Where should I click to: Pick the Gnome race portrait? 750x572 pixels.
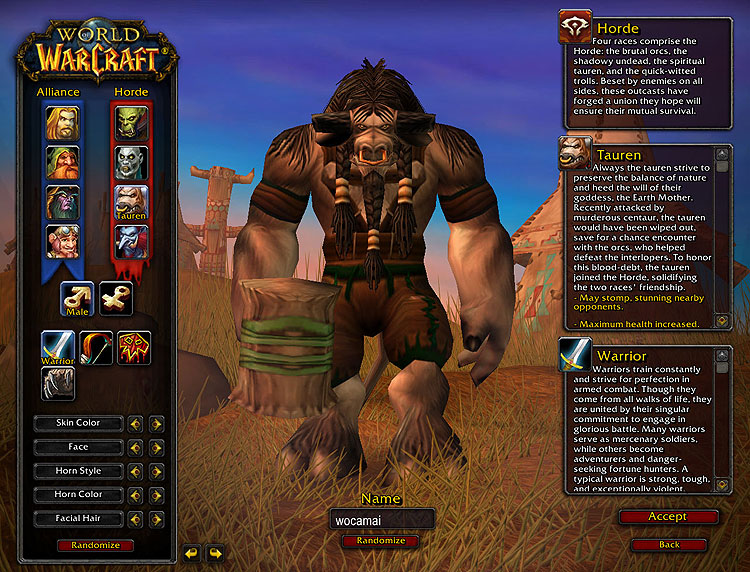[62, 241]
